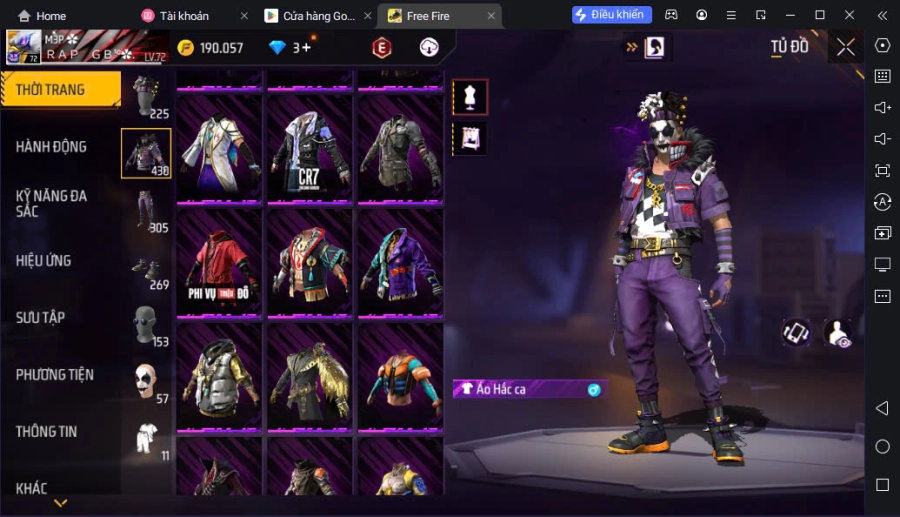The width and height of the screenshot is (900, 517).
Task: Show the THÔNG TIN section
Action: (47, 432)
